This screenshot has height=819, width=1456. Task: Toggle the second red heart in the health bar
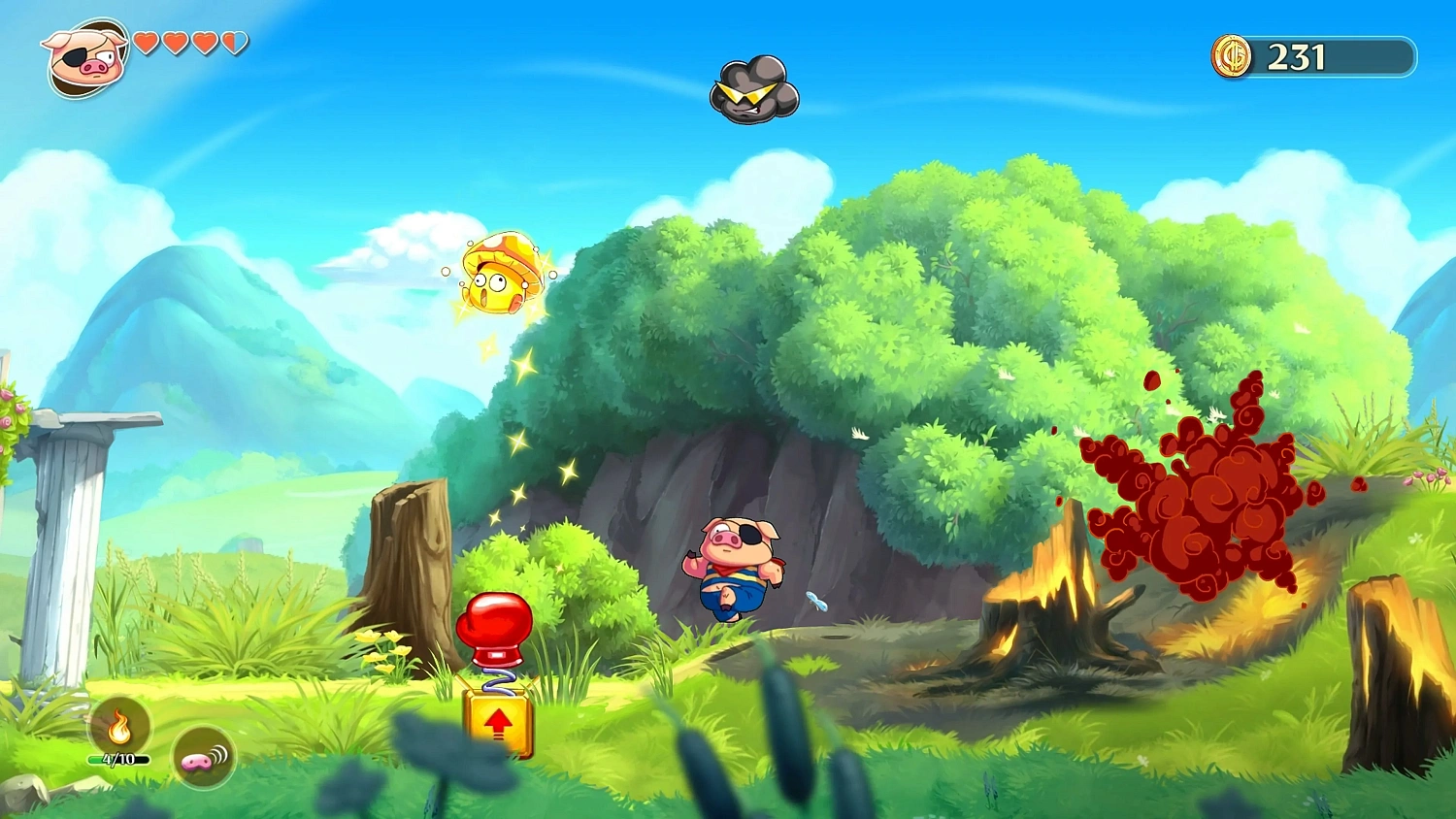(175, 44)
